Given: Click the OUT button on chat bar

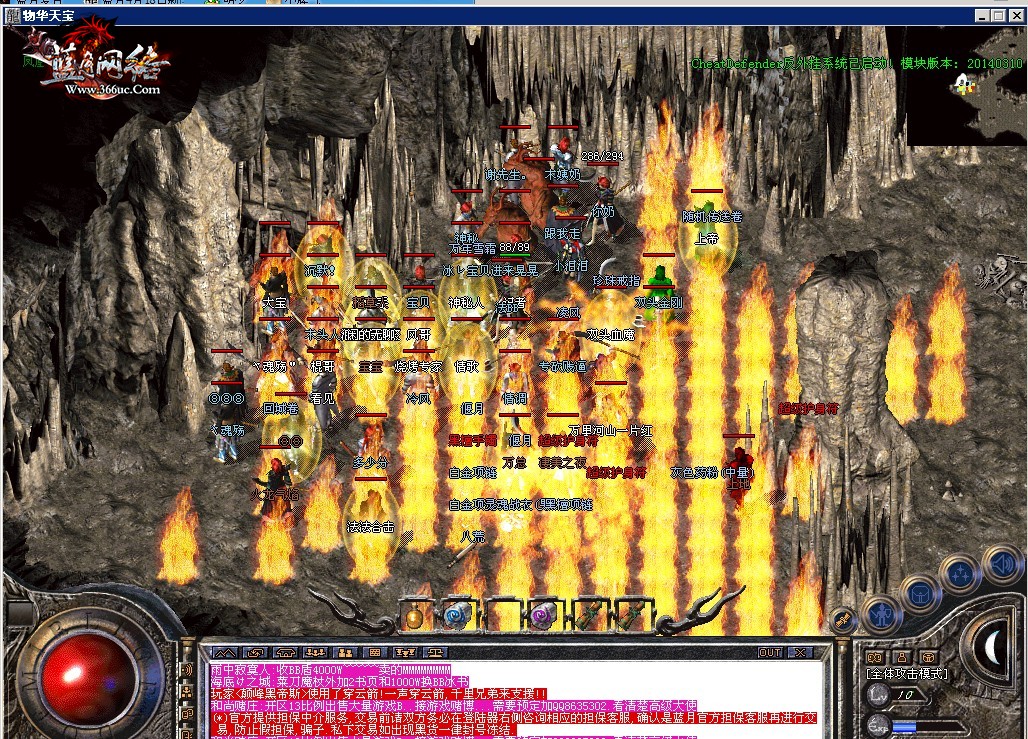Looking at the screenshot, I should point(770,653).
